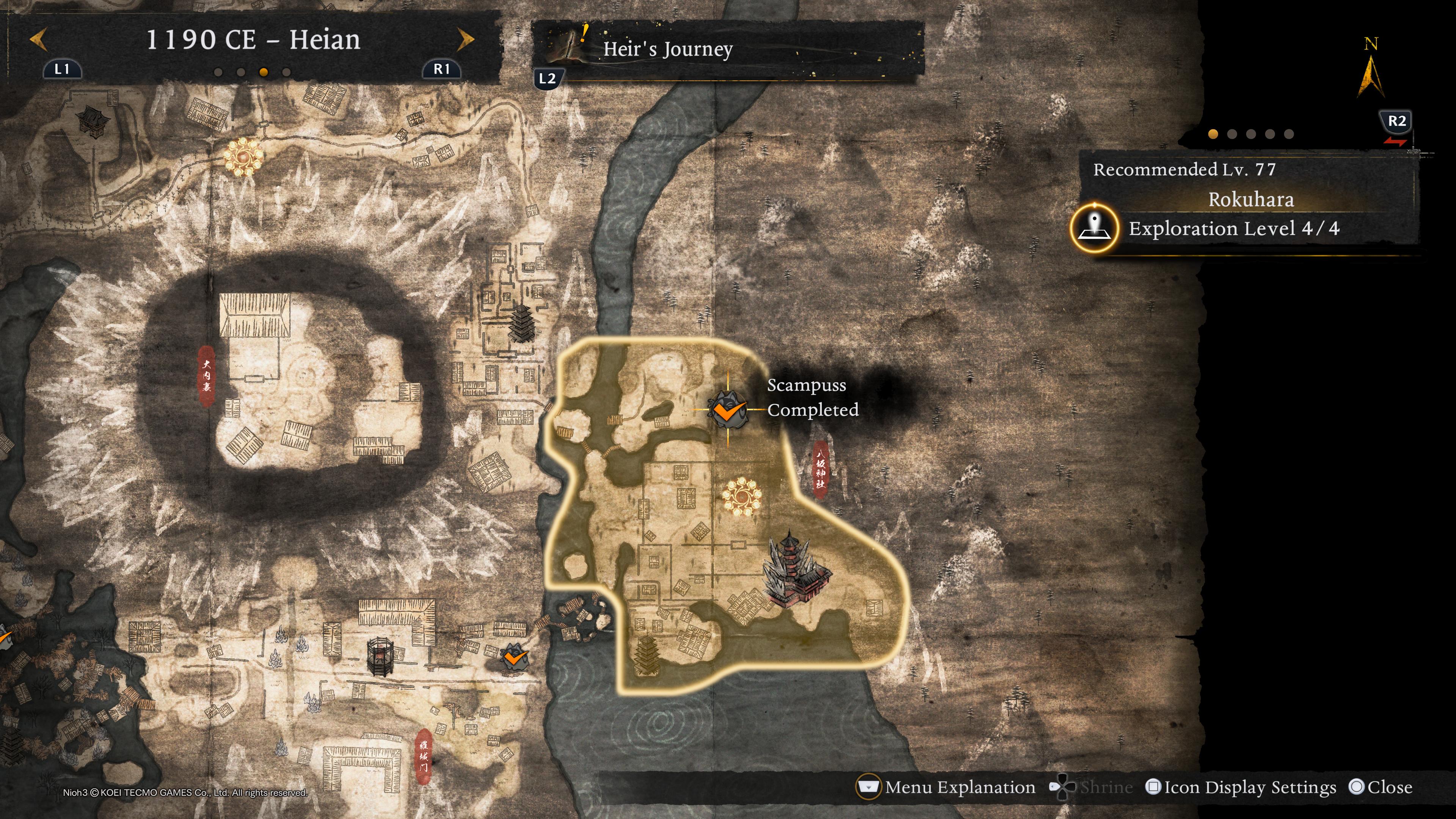Select the black pagoda icon north of Rokuhara
Viewport: 1456px width, 819px height.
click(521, 324)
